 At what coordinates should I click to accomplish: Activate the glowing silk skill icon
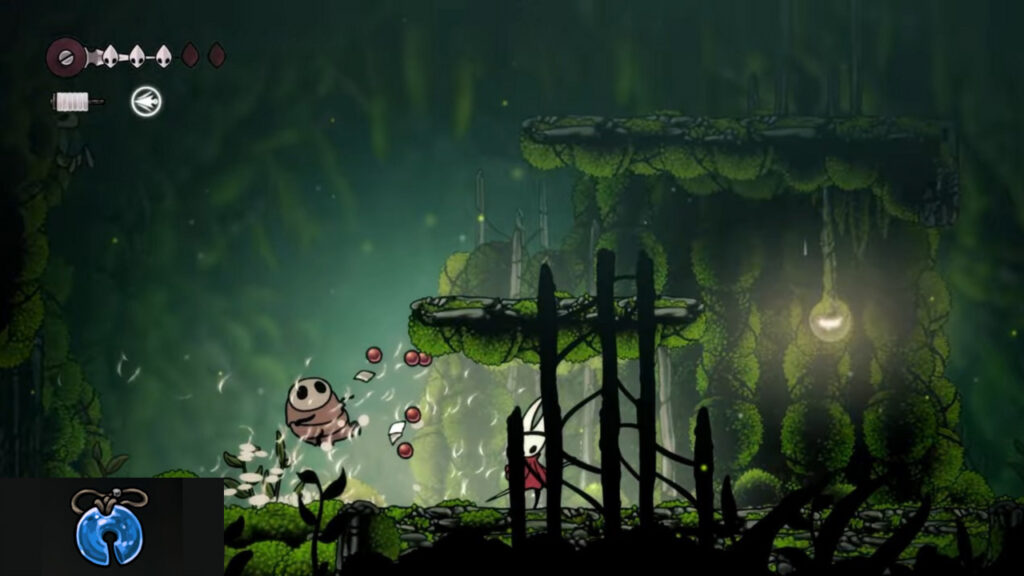click(146, 101)
